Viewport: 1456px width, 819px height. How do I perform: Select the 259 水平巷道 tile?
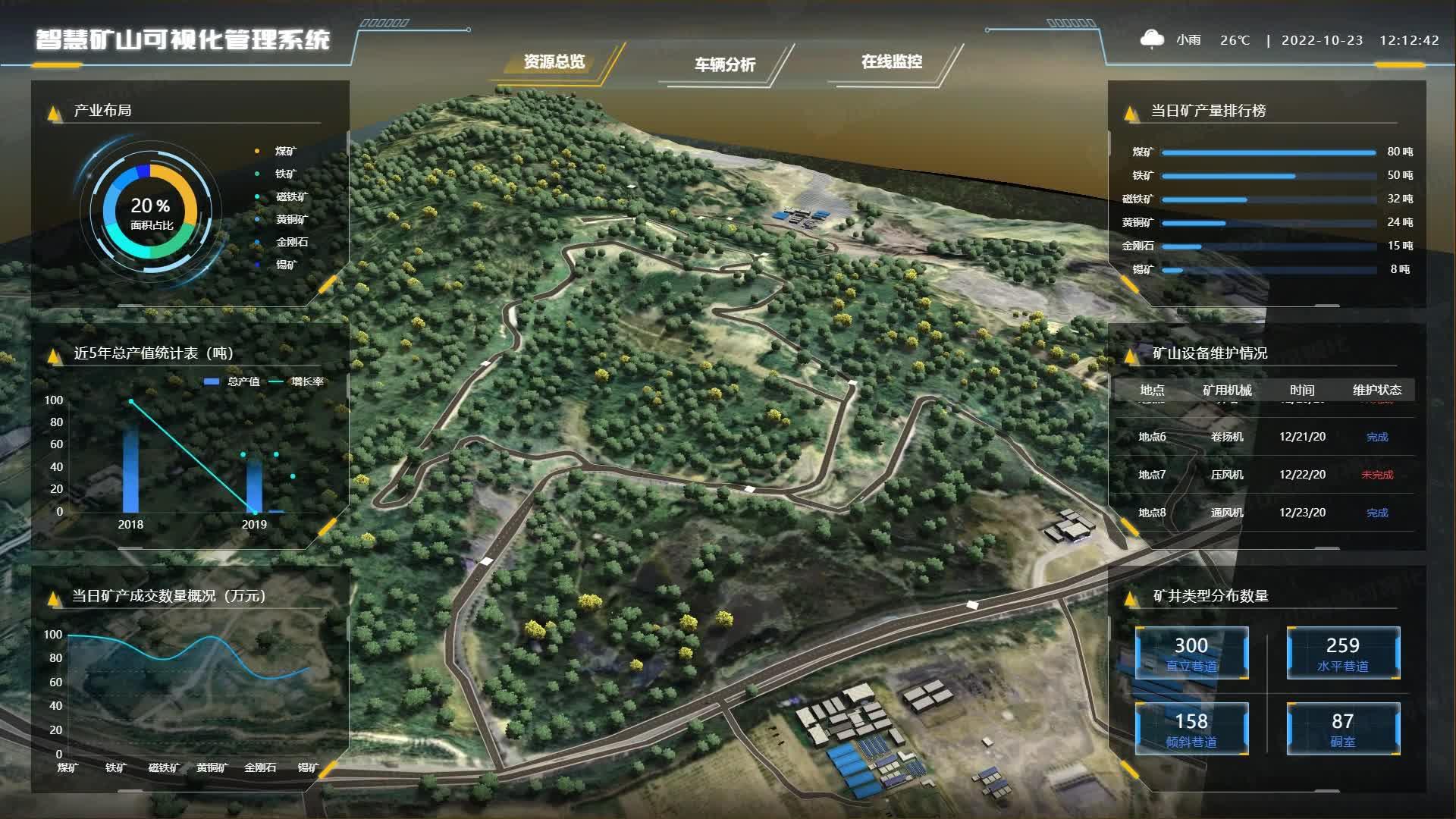click(x=1343, y=653)
